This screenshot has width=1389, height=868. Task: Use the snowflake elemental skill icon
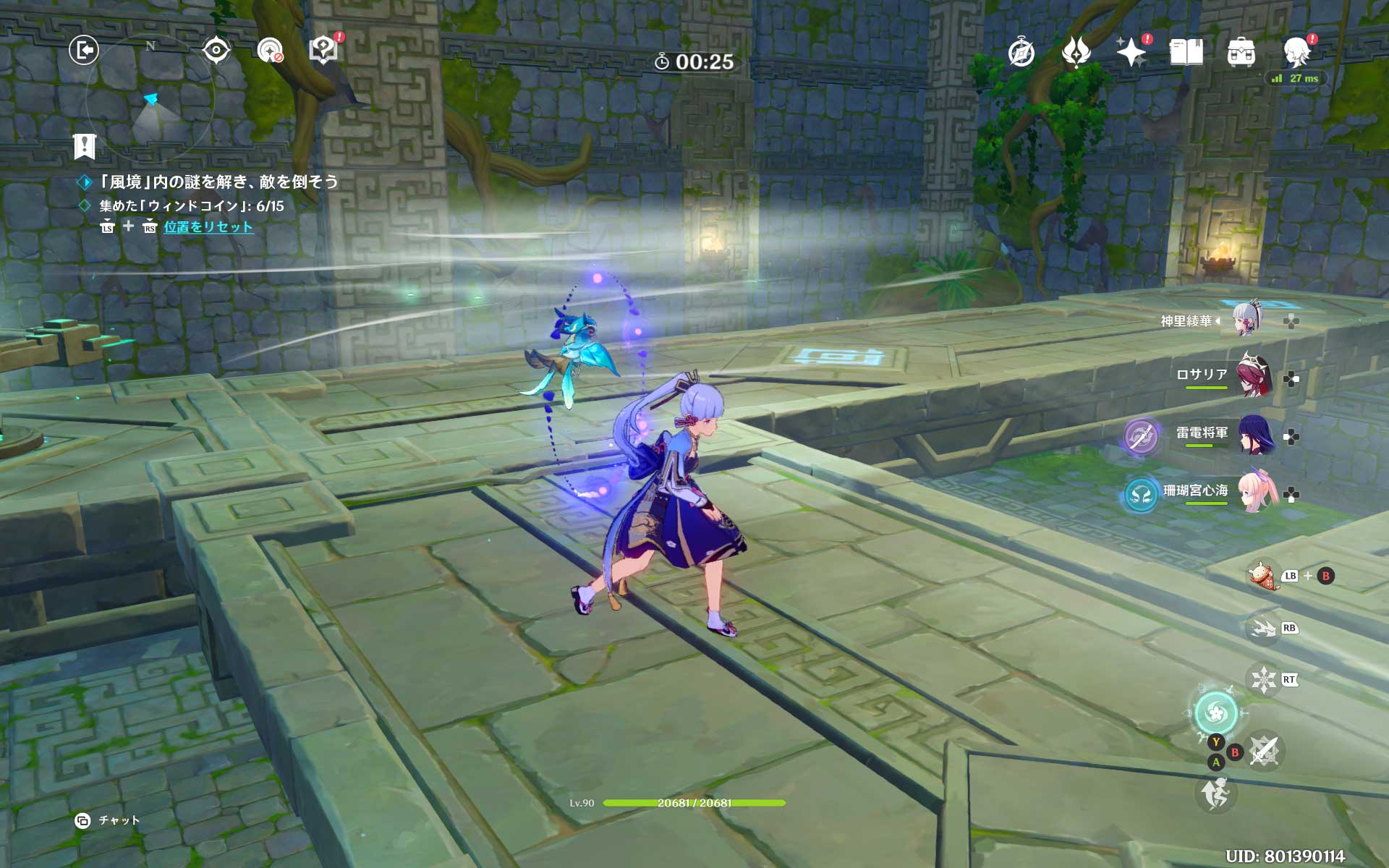click(x=1263, y=679)
